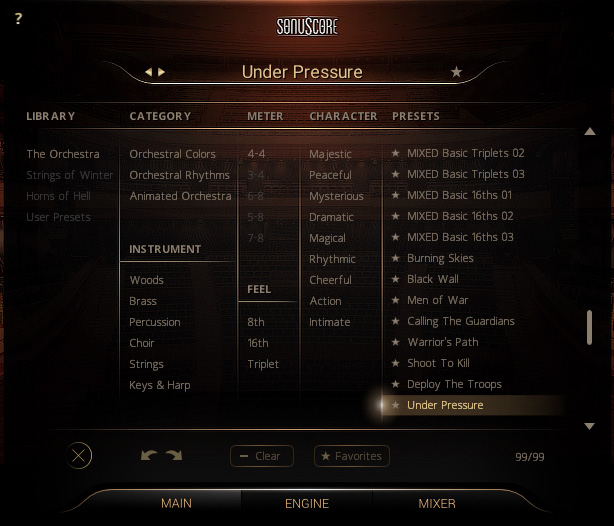
Task: Select the MAIN tab
Action: click(177, 503)
